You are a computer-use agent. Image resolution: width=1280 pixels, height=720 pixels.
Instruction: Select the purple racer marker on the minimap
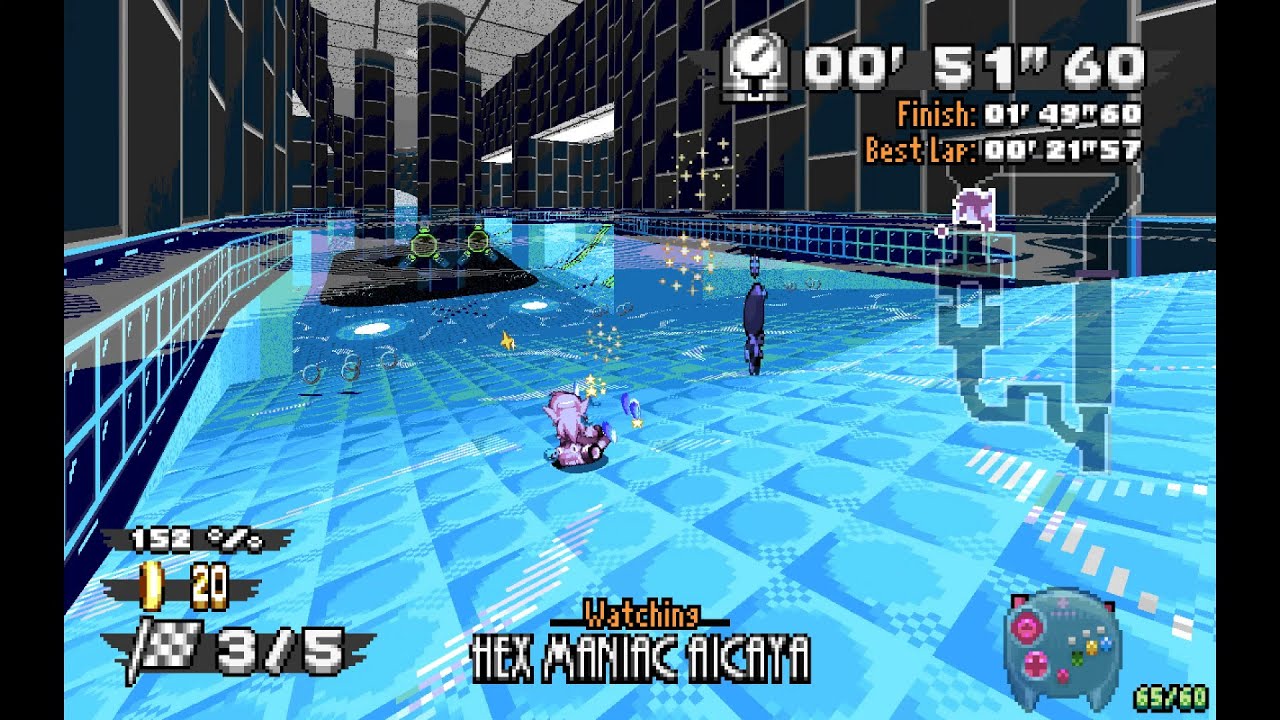click(x=971, y=209)
